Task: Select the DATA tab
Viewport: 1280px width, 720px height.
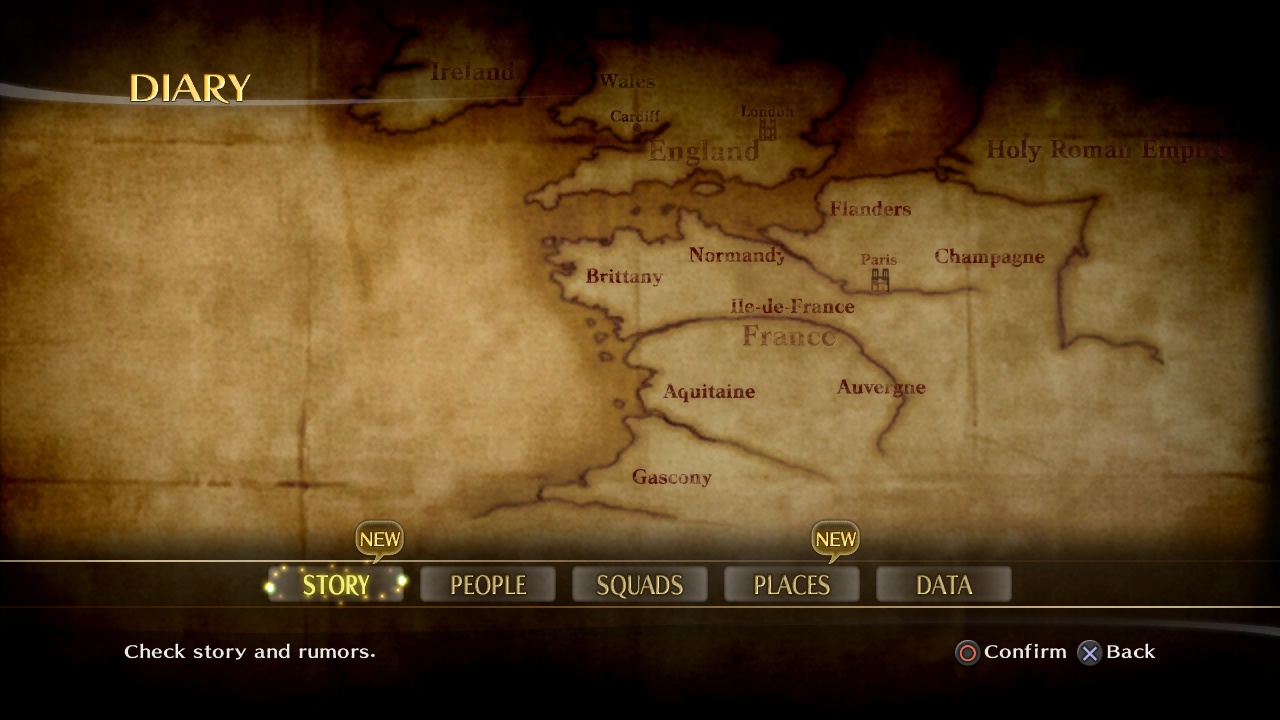Action: coord(943,584)
